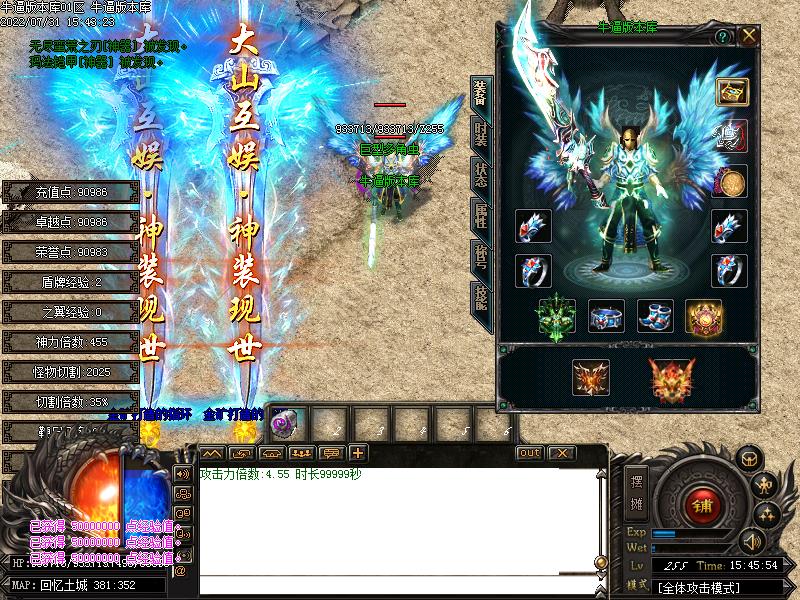
Task: Select the treasure chest equipment slot
Action: coord(733,93)
